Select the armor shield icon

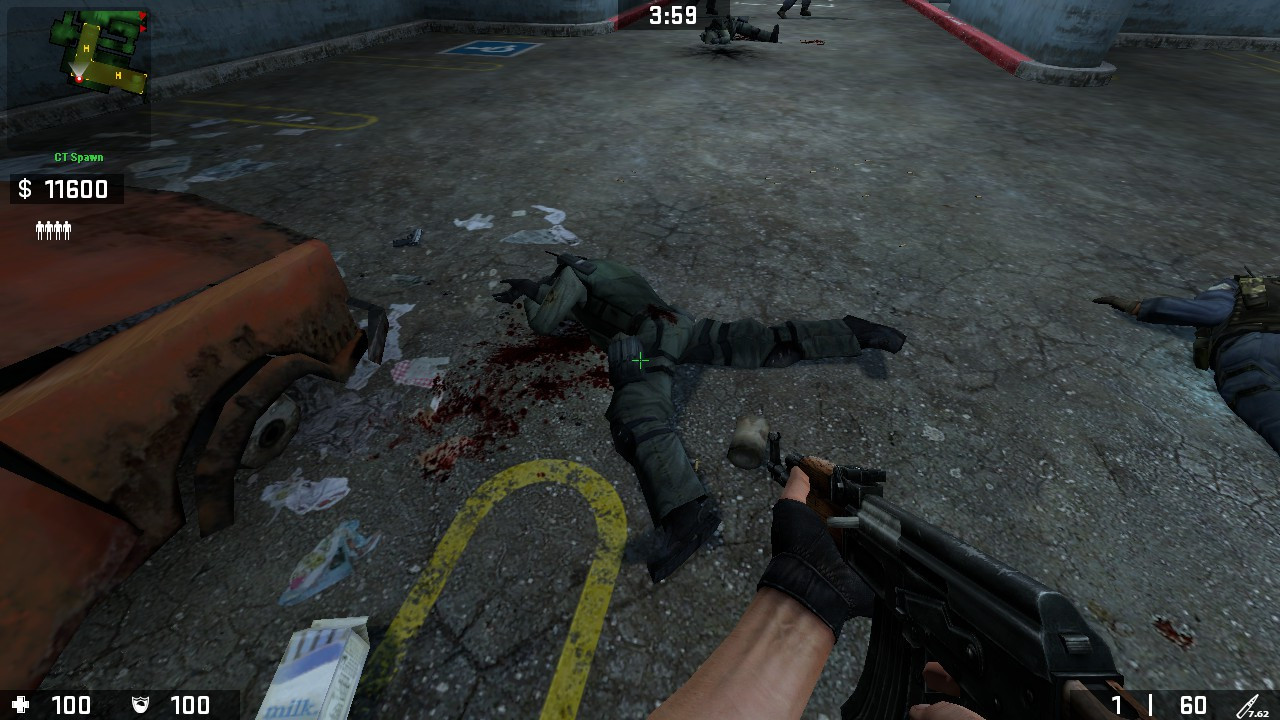tap(140, 704)
